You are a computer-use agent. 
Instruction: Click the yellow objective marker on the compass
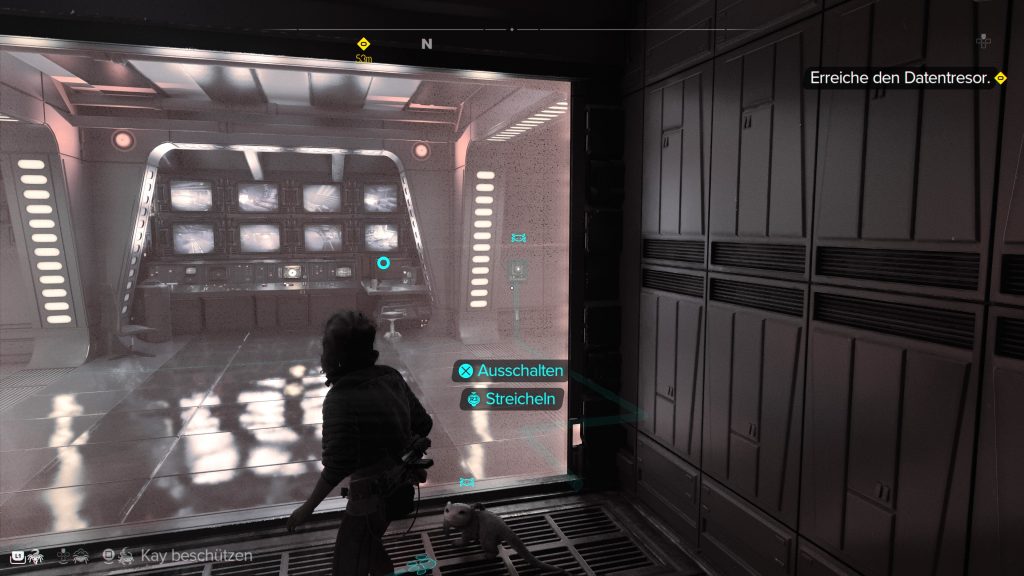363,44
